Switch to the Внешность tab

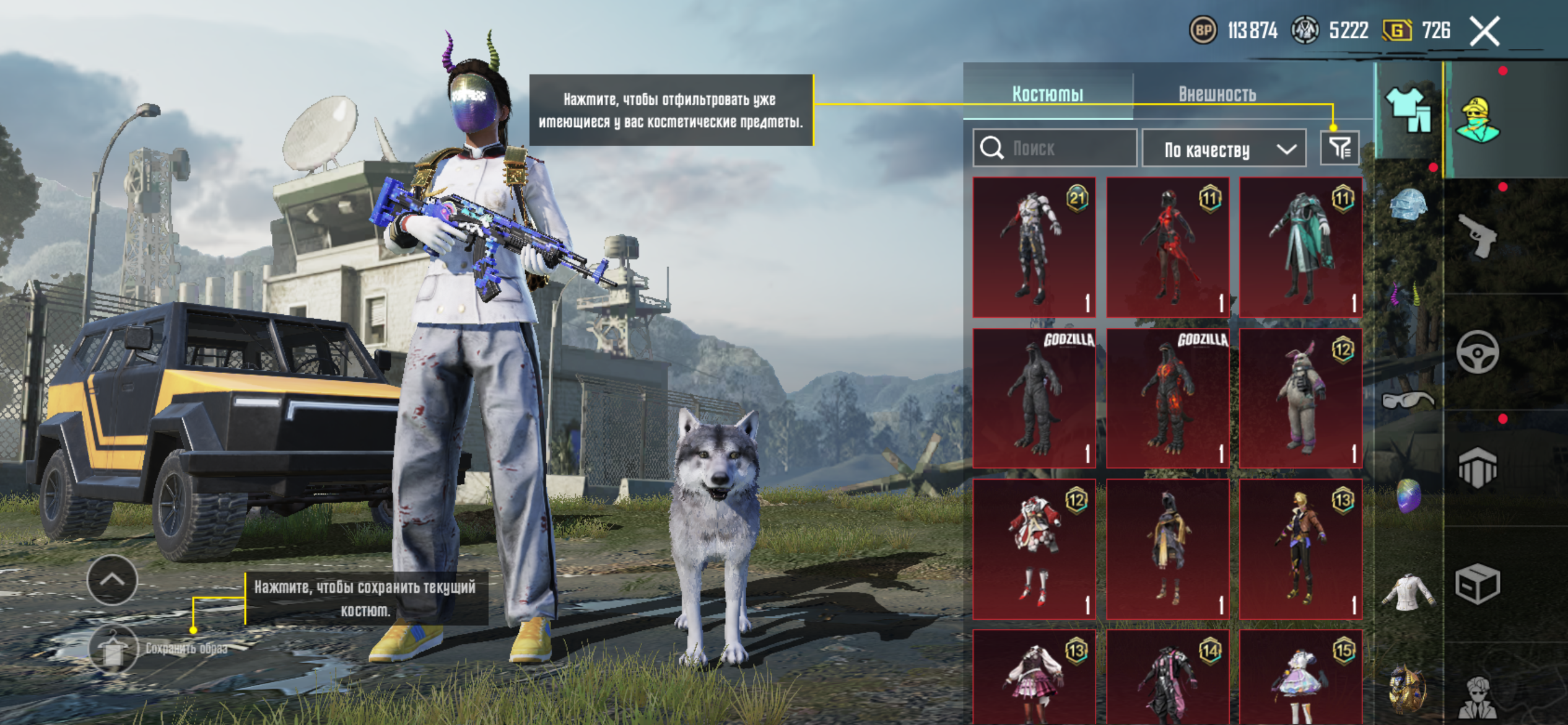(1217, 94)
